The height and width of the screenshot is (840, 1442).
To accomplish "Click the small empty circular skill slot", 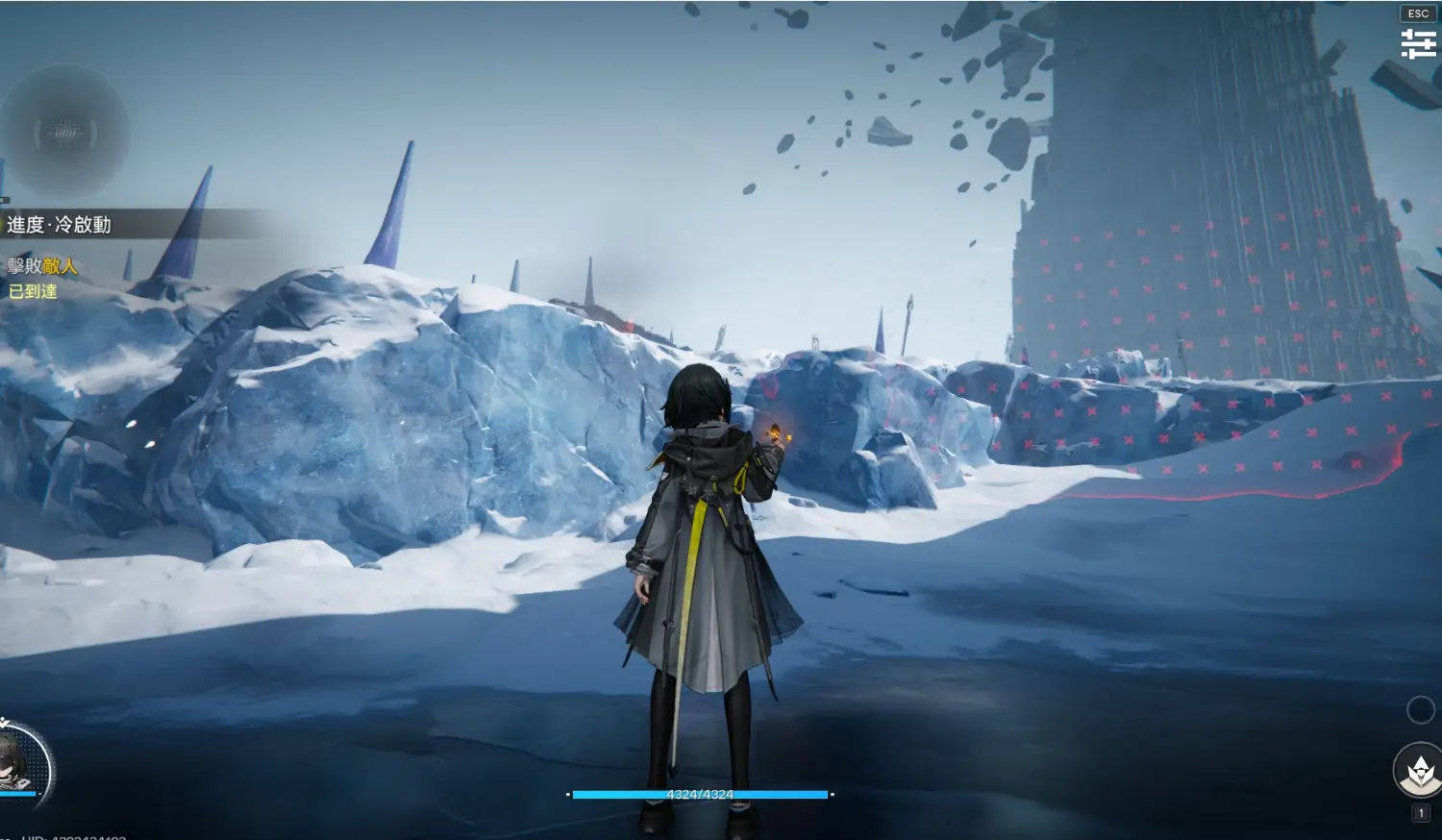I will (1420, 710).
